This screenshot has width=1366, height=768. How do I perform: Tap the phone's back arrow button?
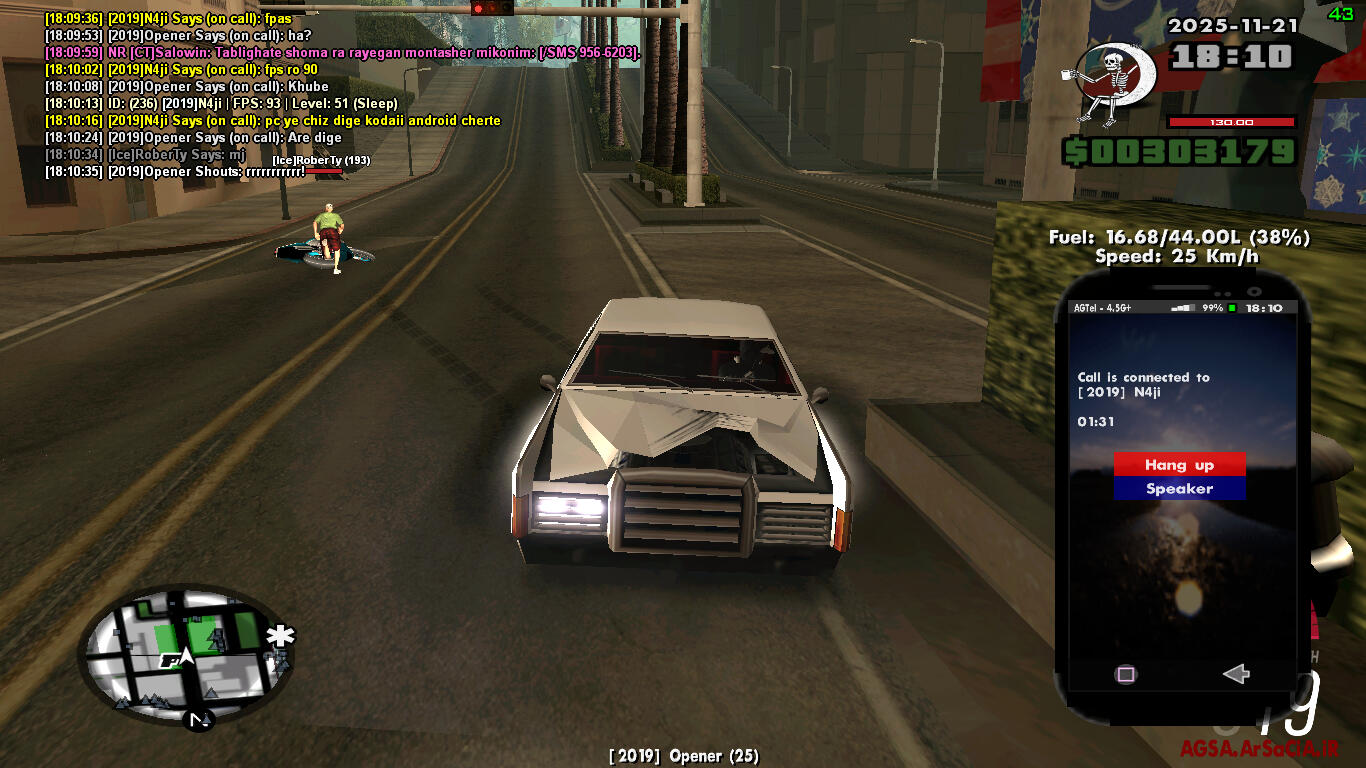pos(1236,674)
